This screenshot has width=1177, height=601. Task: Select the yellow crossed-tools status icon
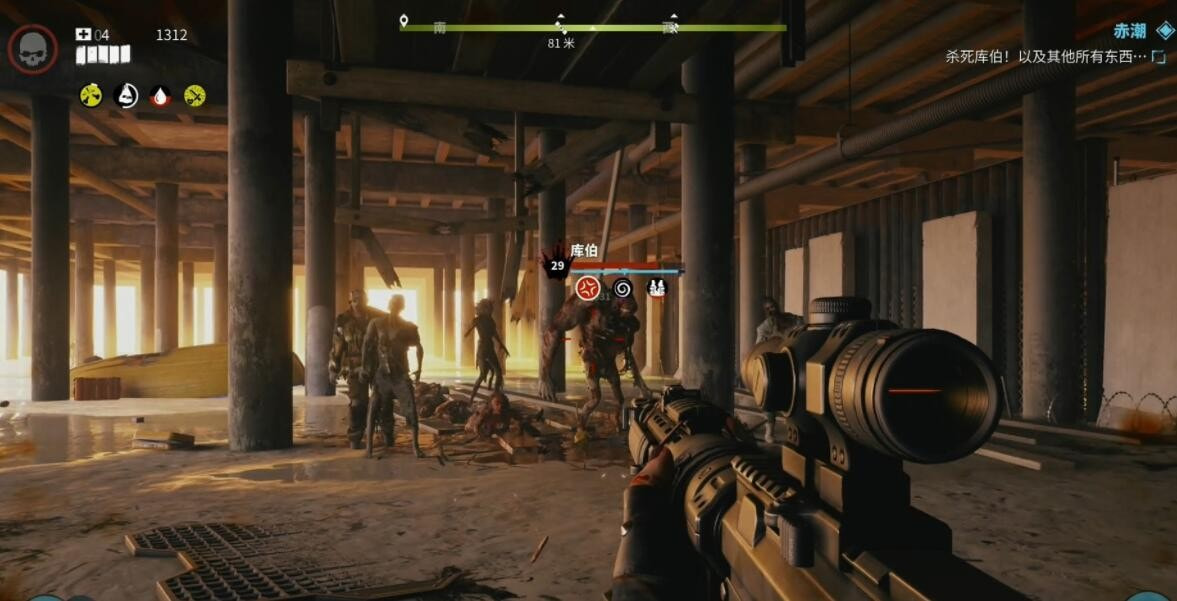[x=195, y=95]
